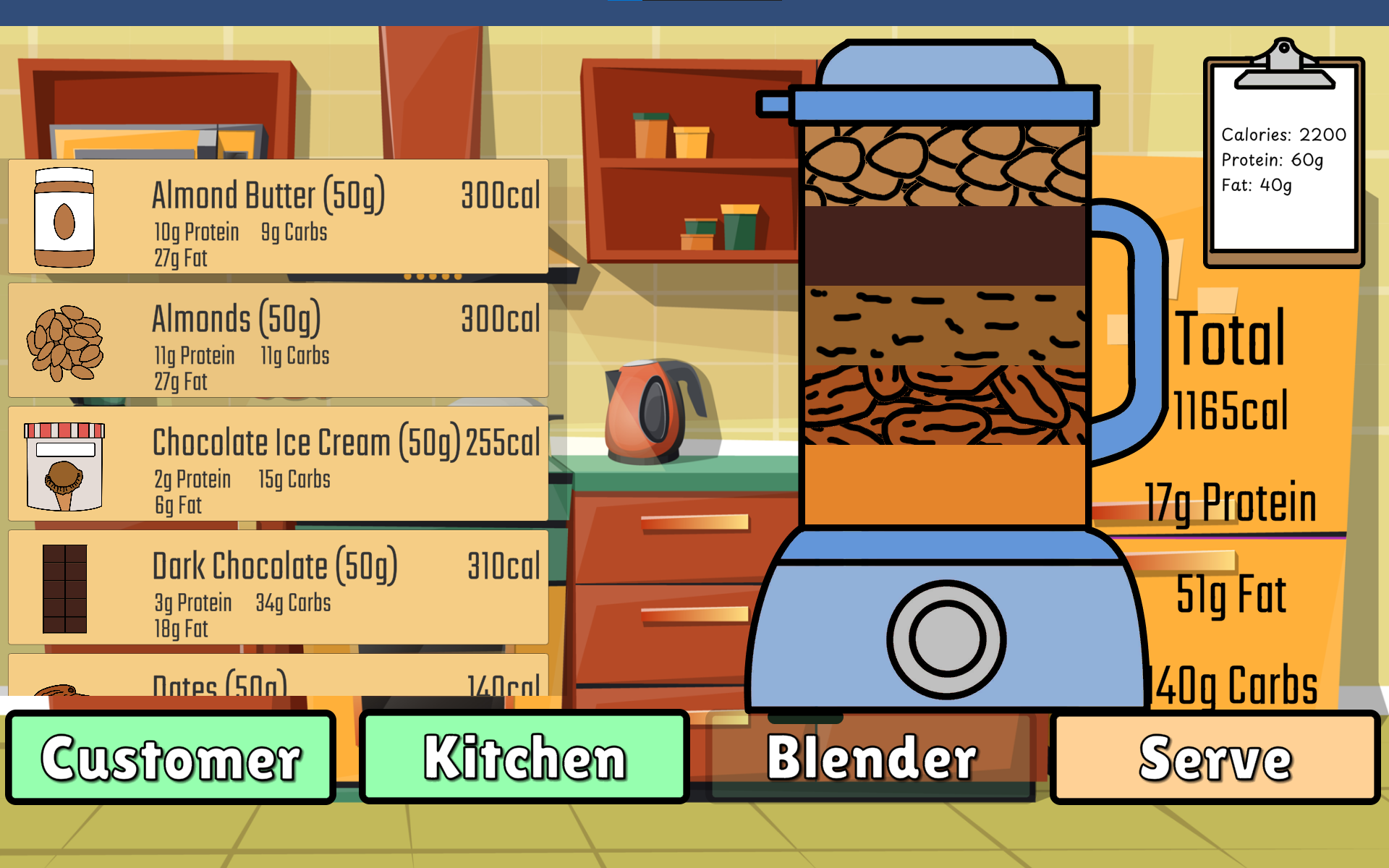Add Almond Butter to the blender

pyautogui.click(x=278, y=216)
